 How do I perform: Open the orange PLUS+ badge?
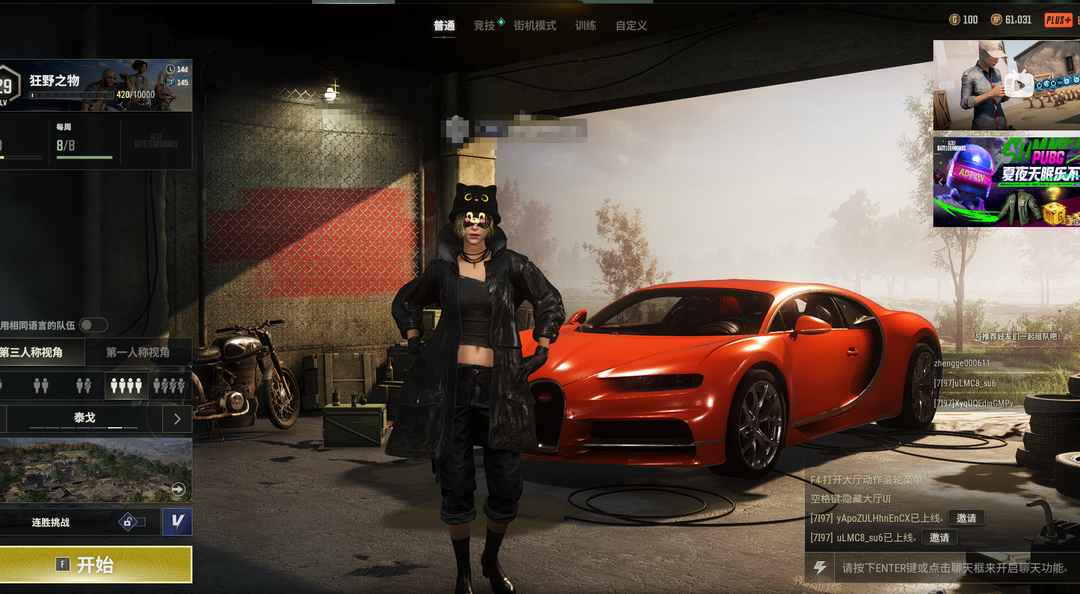(x=1058, y=20)
